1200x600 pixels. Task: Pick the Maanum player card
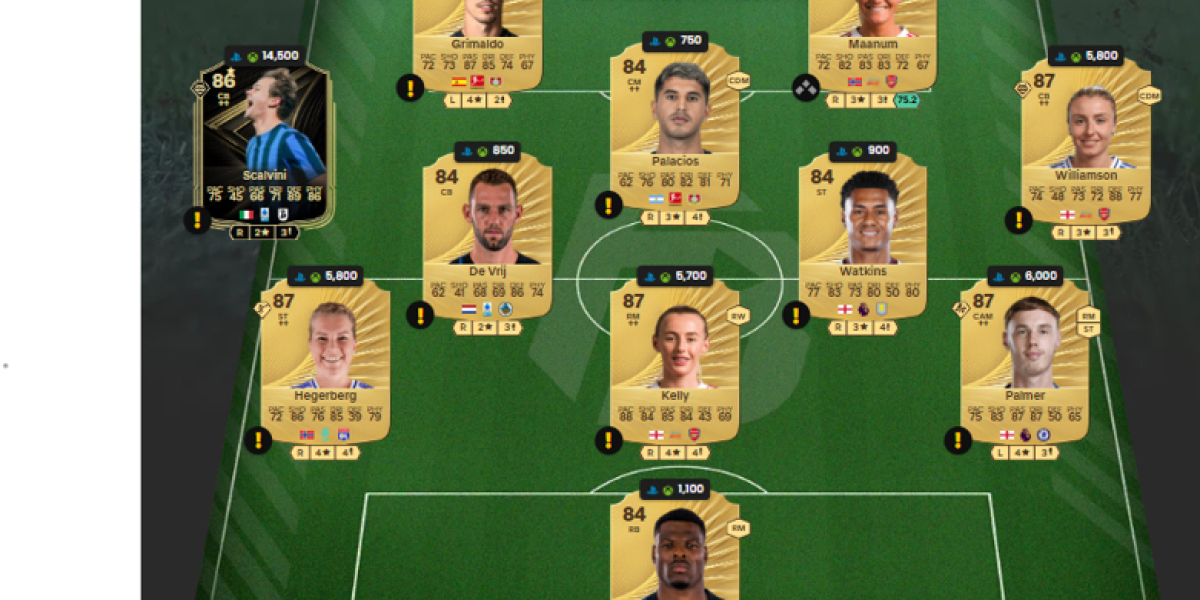(x=872, y=40)
